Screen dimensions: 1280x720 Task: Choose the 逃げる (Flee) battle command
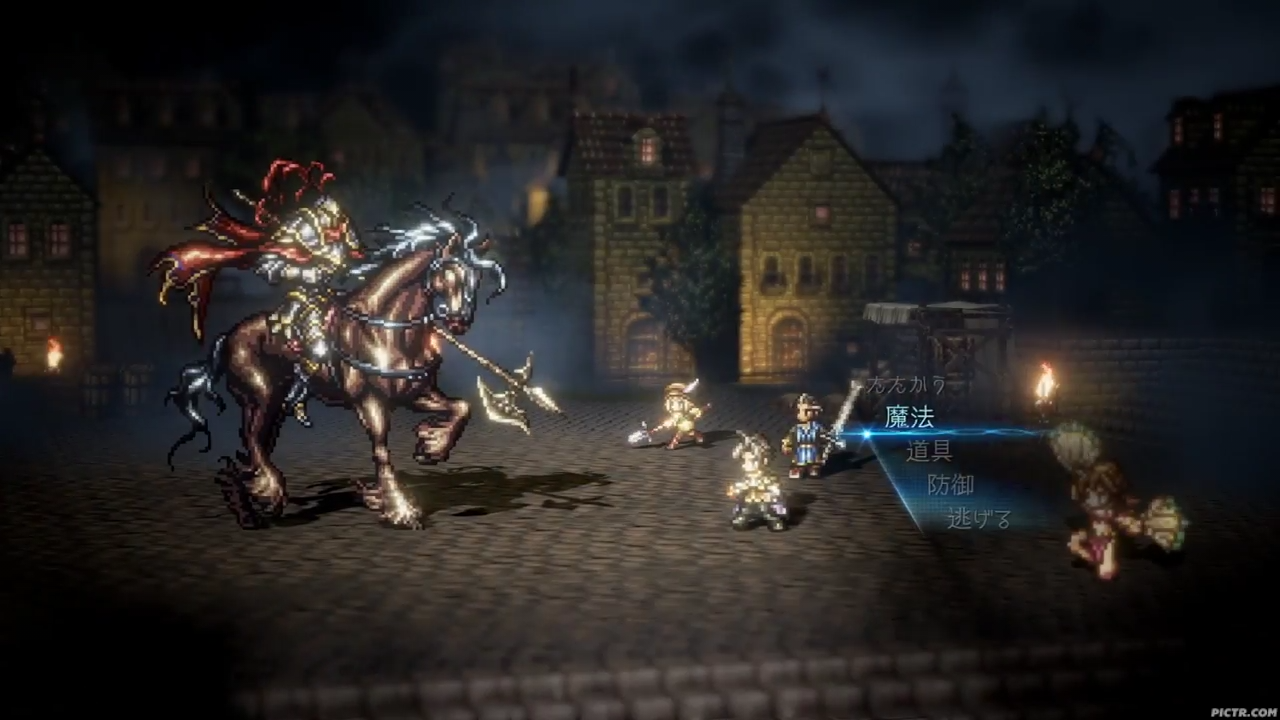(x=978, y=520)
